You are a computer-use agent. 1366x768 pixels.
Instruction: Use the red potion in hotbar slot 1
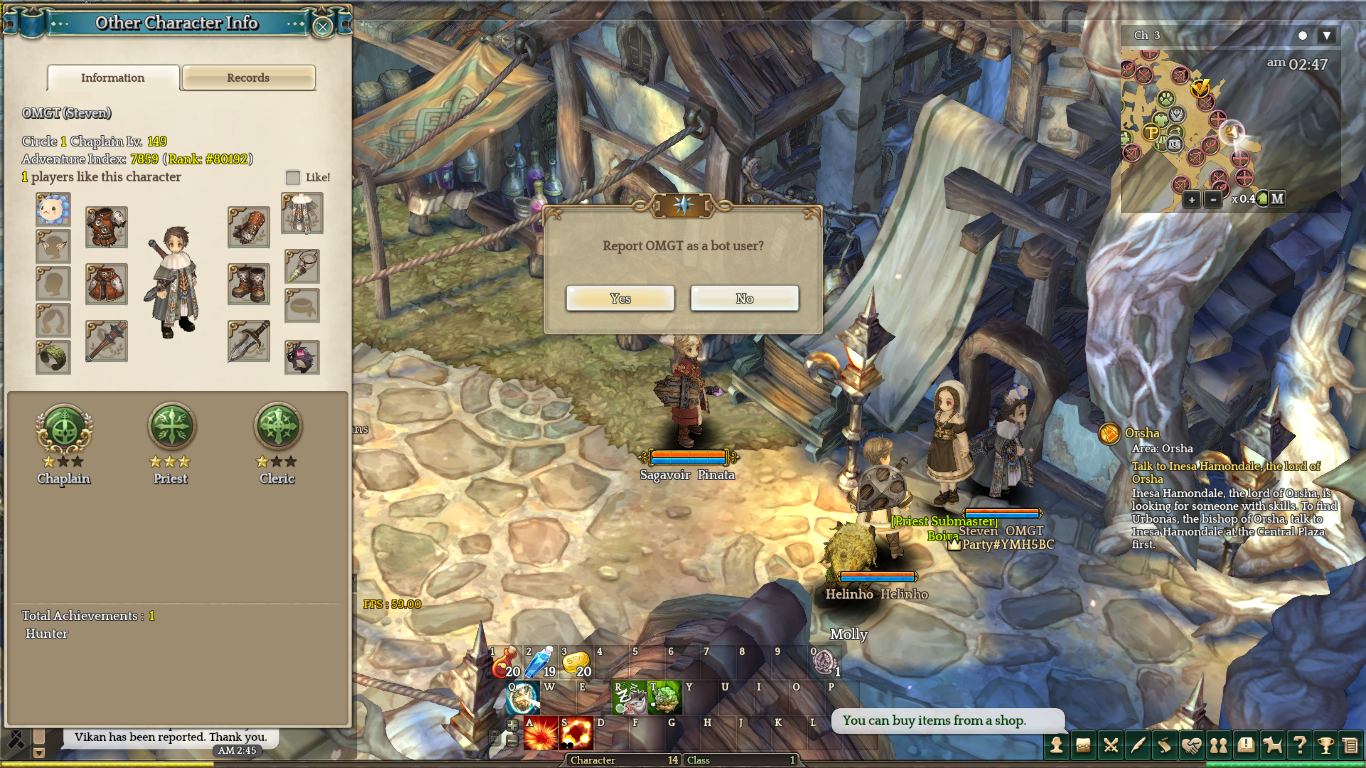(505, 663)
